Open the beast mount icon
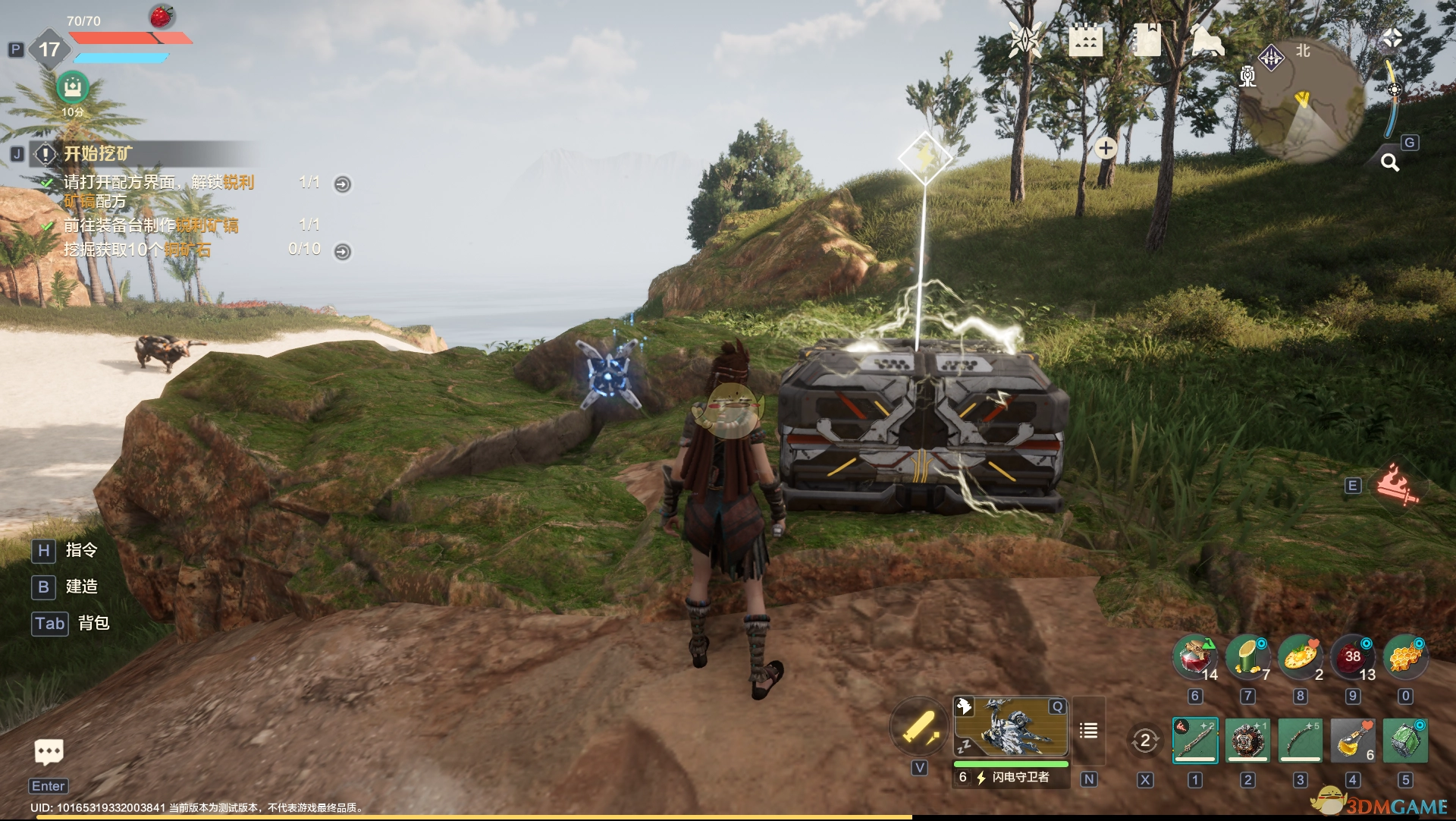Image resolution: width=1456 pixels, height=821 pixels. click(1207, 39)
